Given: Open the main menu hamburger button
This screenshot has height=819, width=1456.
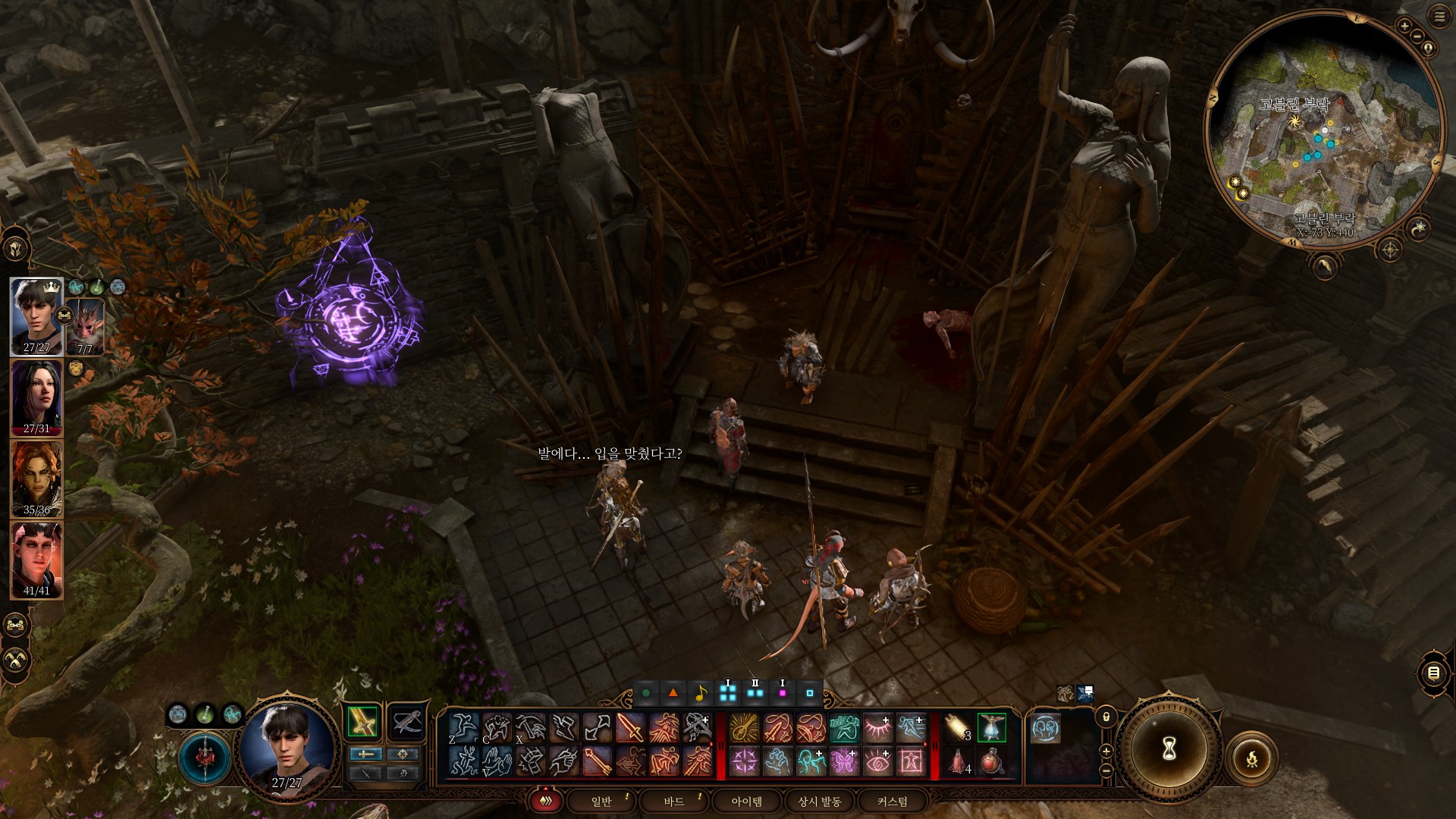Looking at the screenshot, I should [x=1439, y=17].
